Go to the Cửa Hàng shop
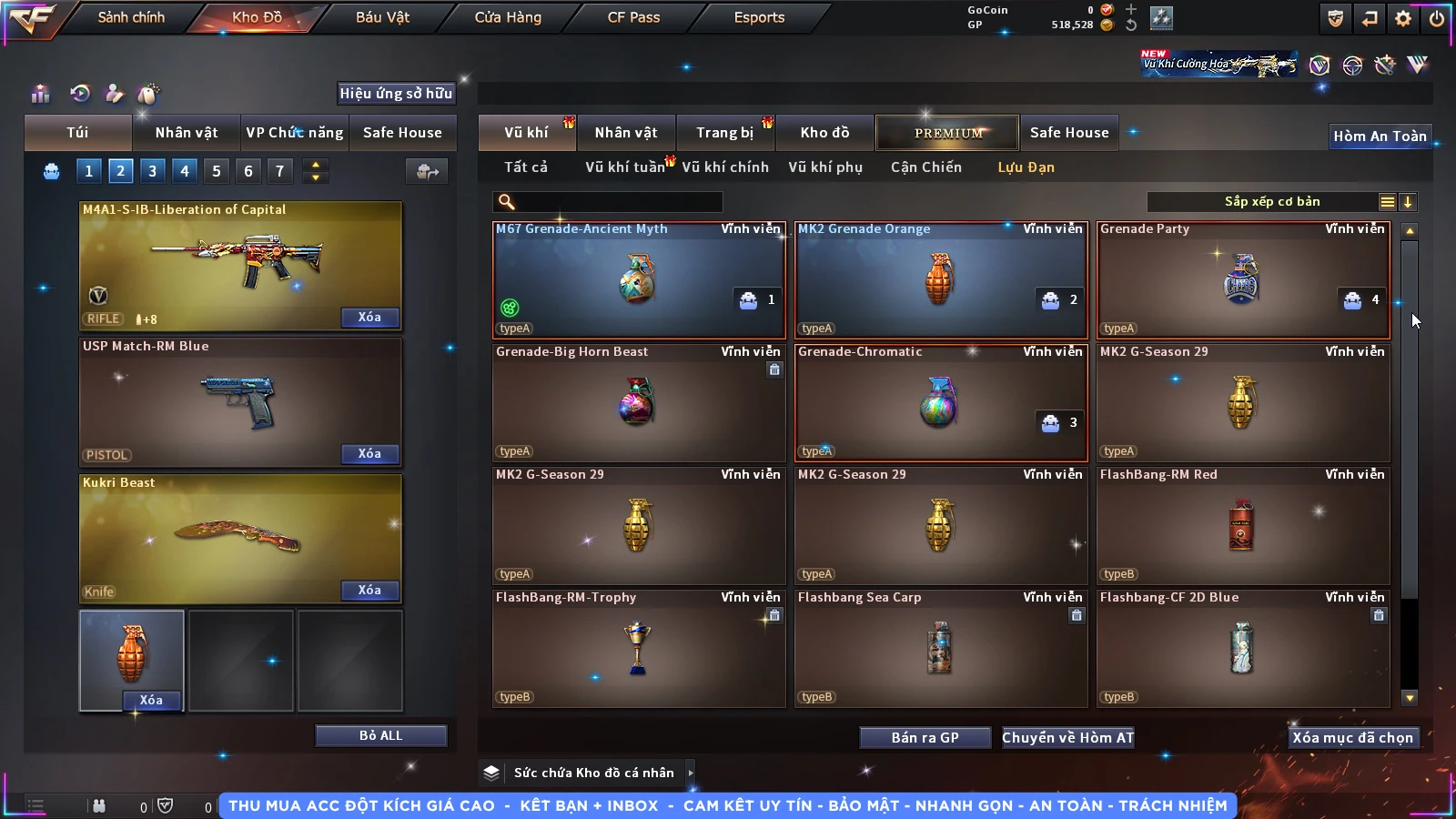This screenshot has height=819, width=1456. [508, 17]
